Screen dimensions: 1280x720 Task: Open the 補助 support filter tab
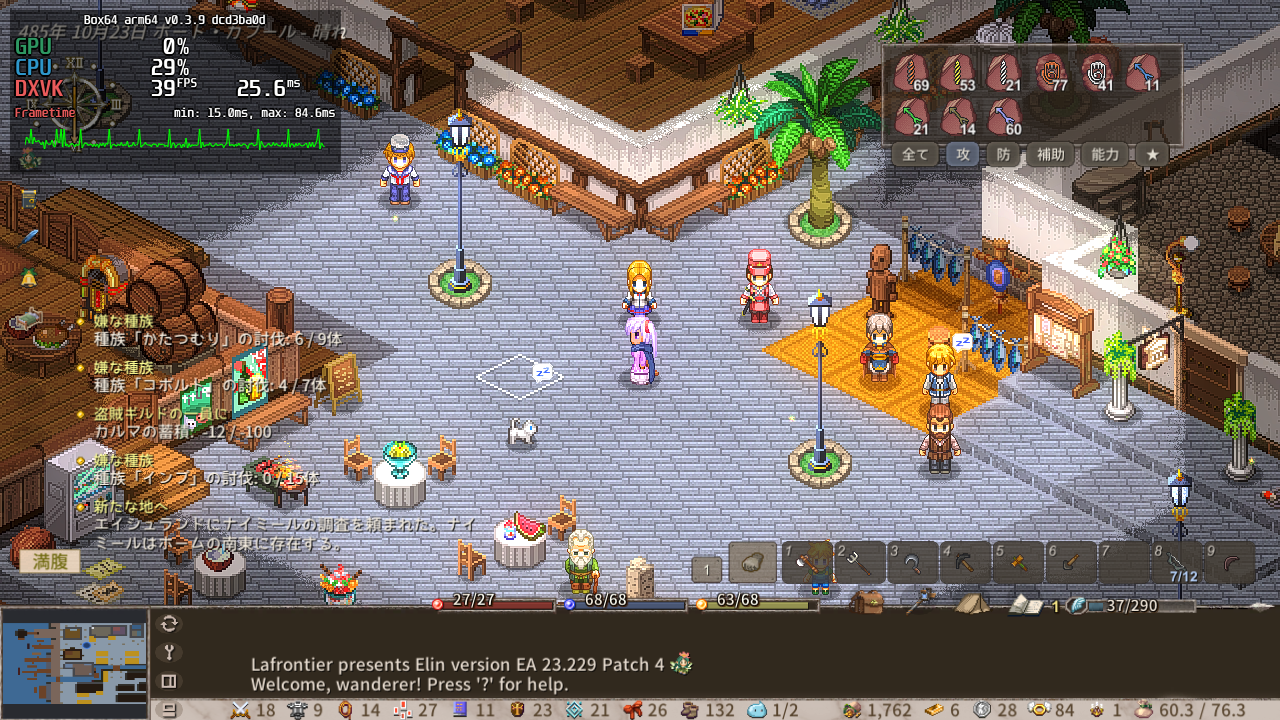pyautogui.click(x=1050, y=155)
